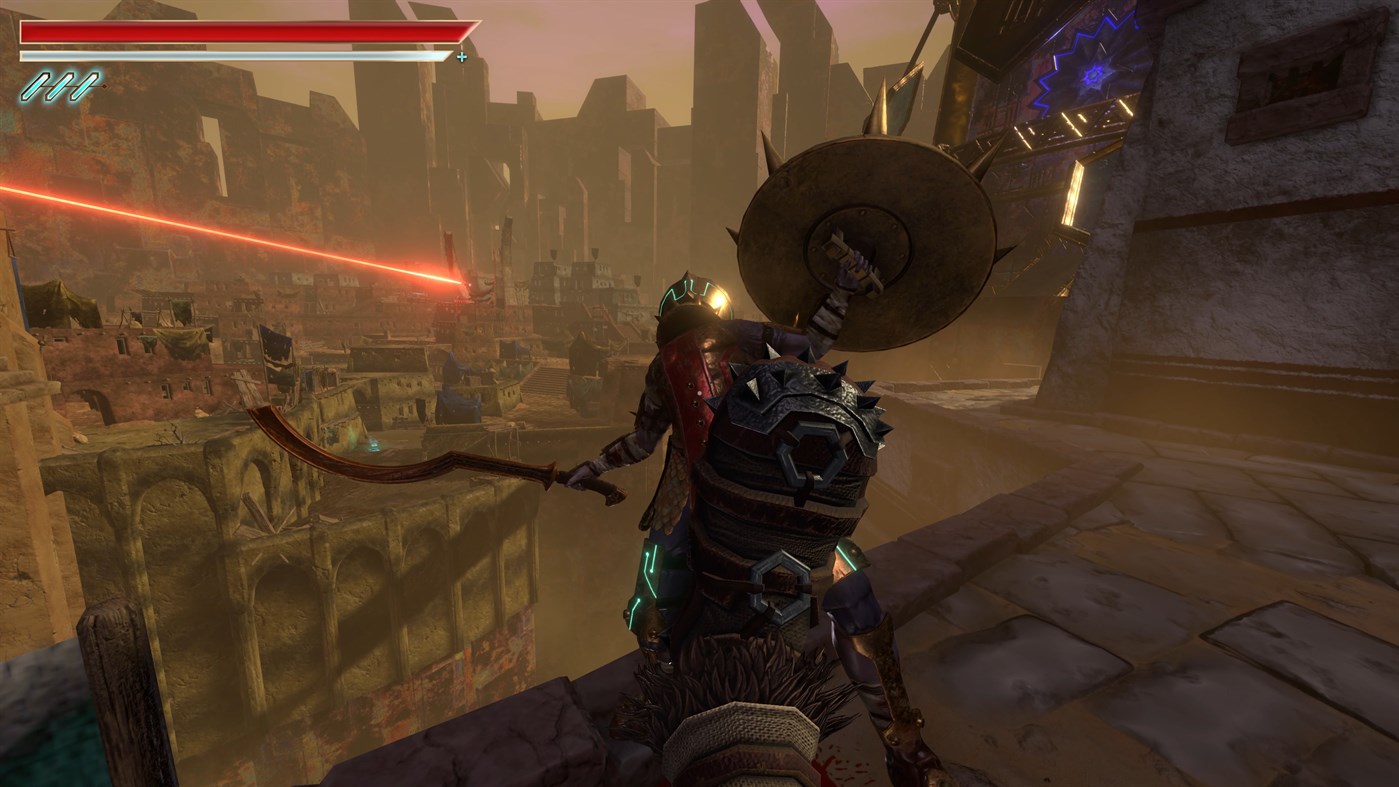Toggle the small teal orb floating near the ruins
This screenshot has height=787, width=1399.
[373, 445]
